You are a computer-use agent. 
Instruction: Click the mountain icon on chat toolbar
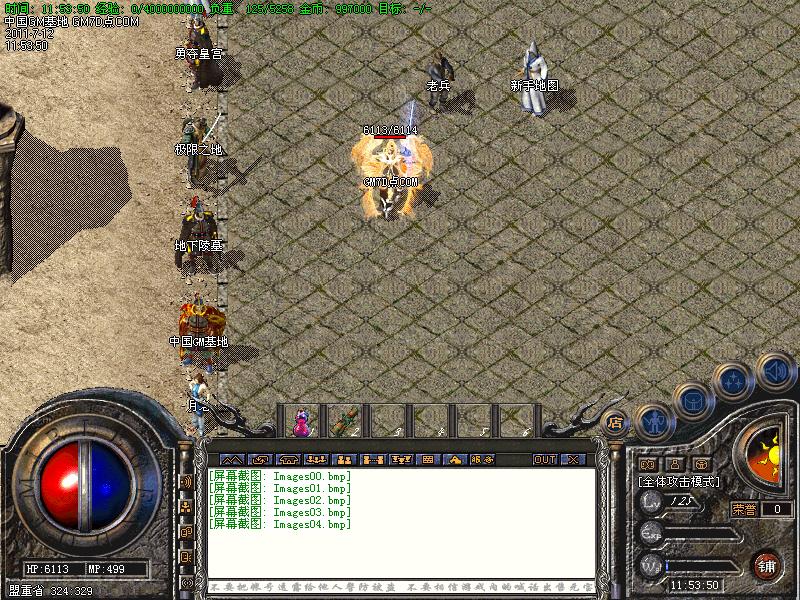[x=231, y=460]
